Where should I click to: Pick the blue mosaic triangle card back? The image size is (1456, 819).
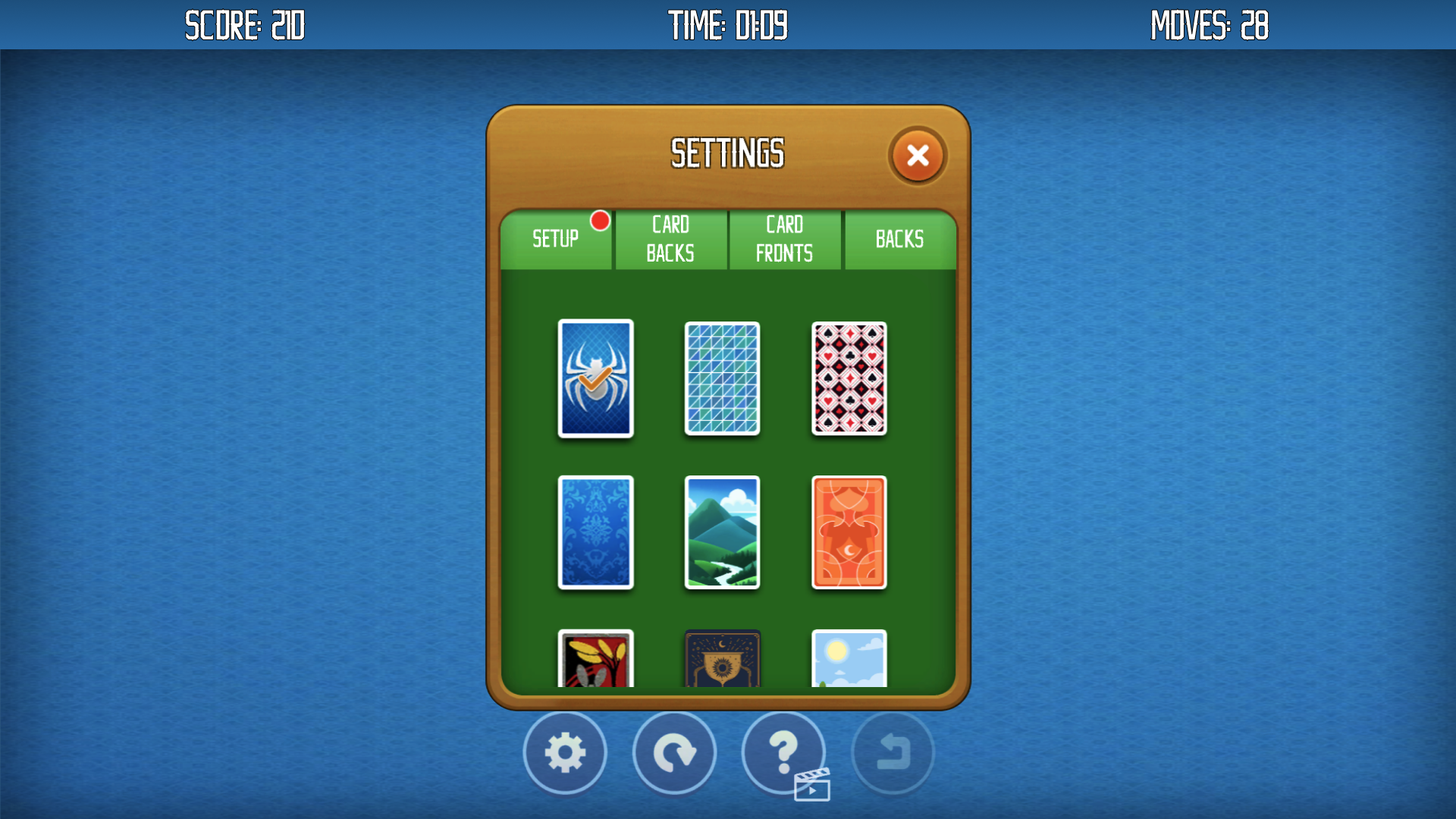pyautogui.click(x=722, y=379)
